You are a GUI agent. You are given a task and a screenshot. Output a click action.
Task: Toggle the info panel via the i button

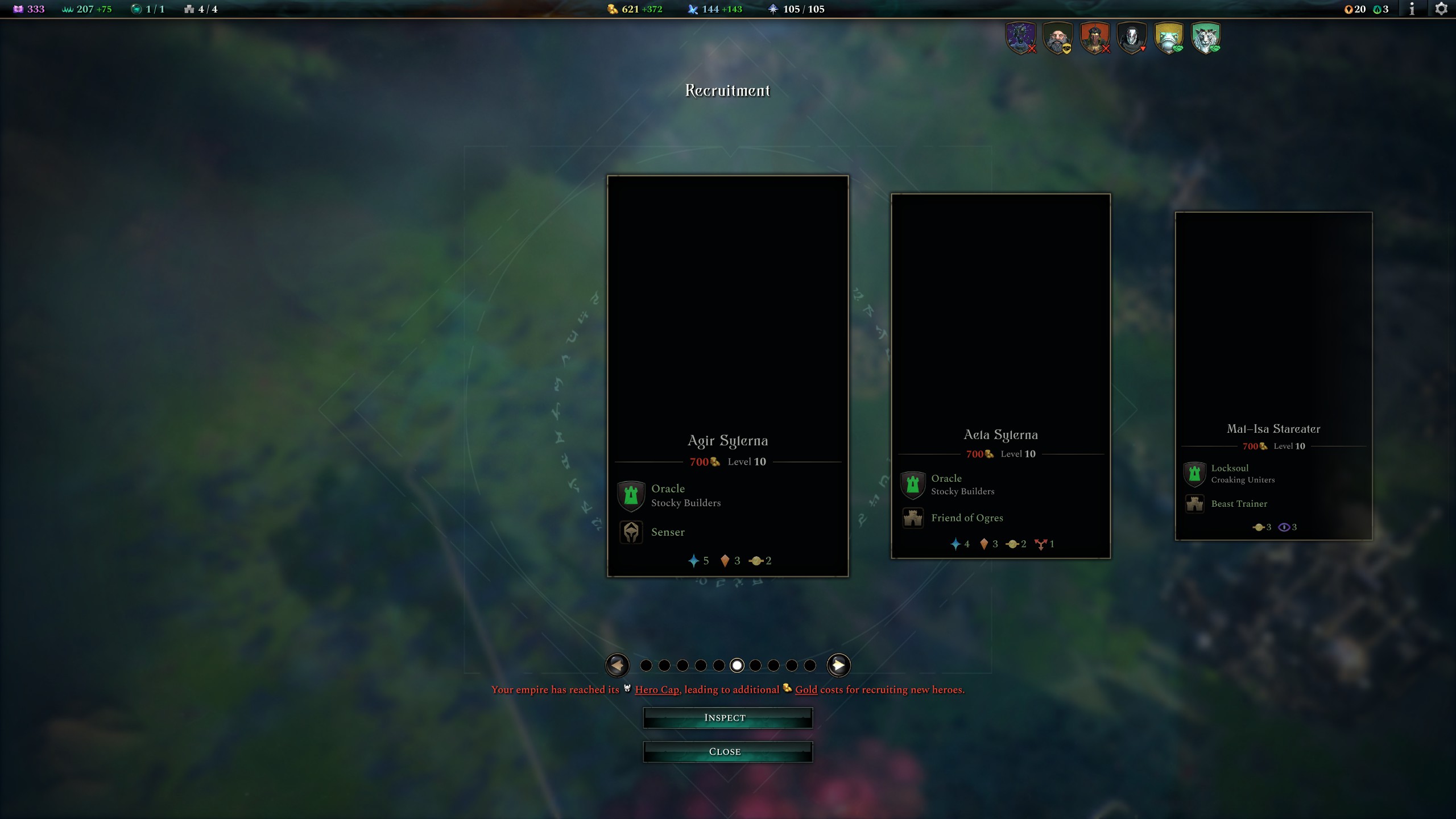tap(1412, 9)
